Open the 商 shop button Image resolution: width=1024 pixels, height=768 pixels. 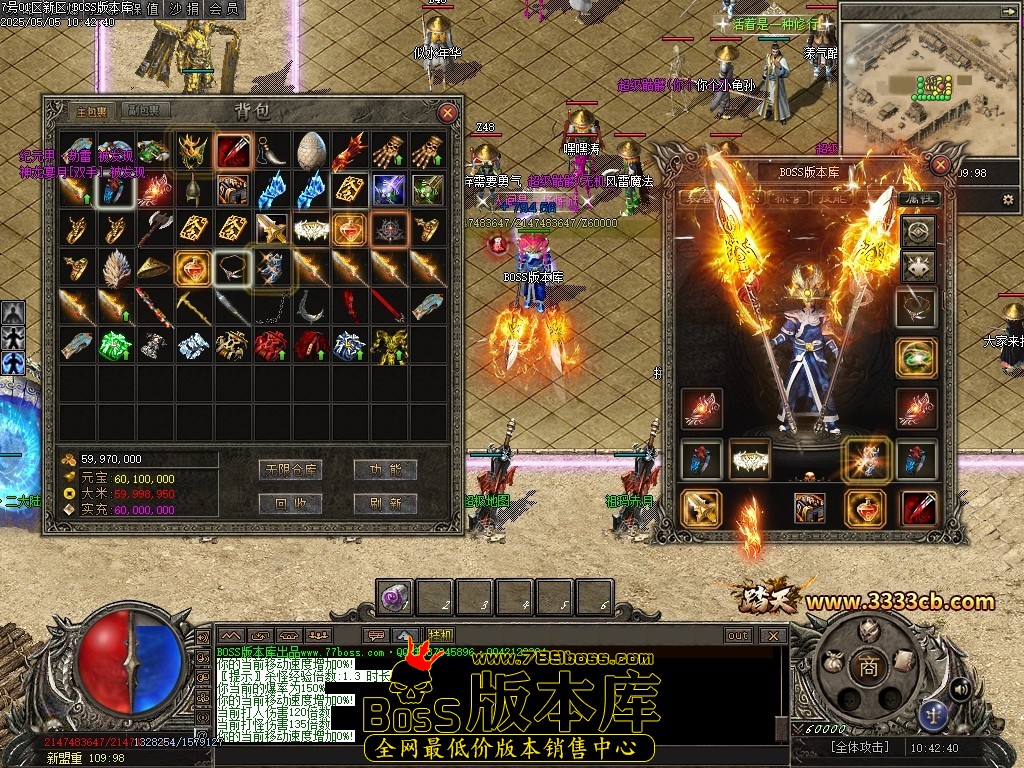click(868, 667)
